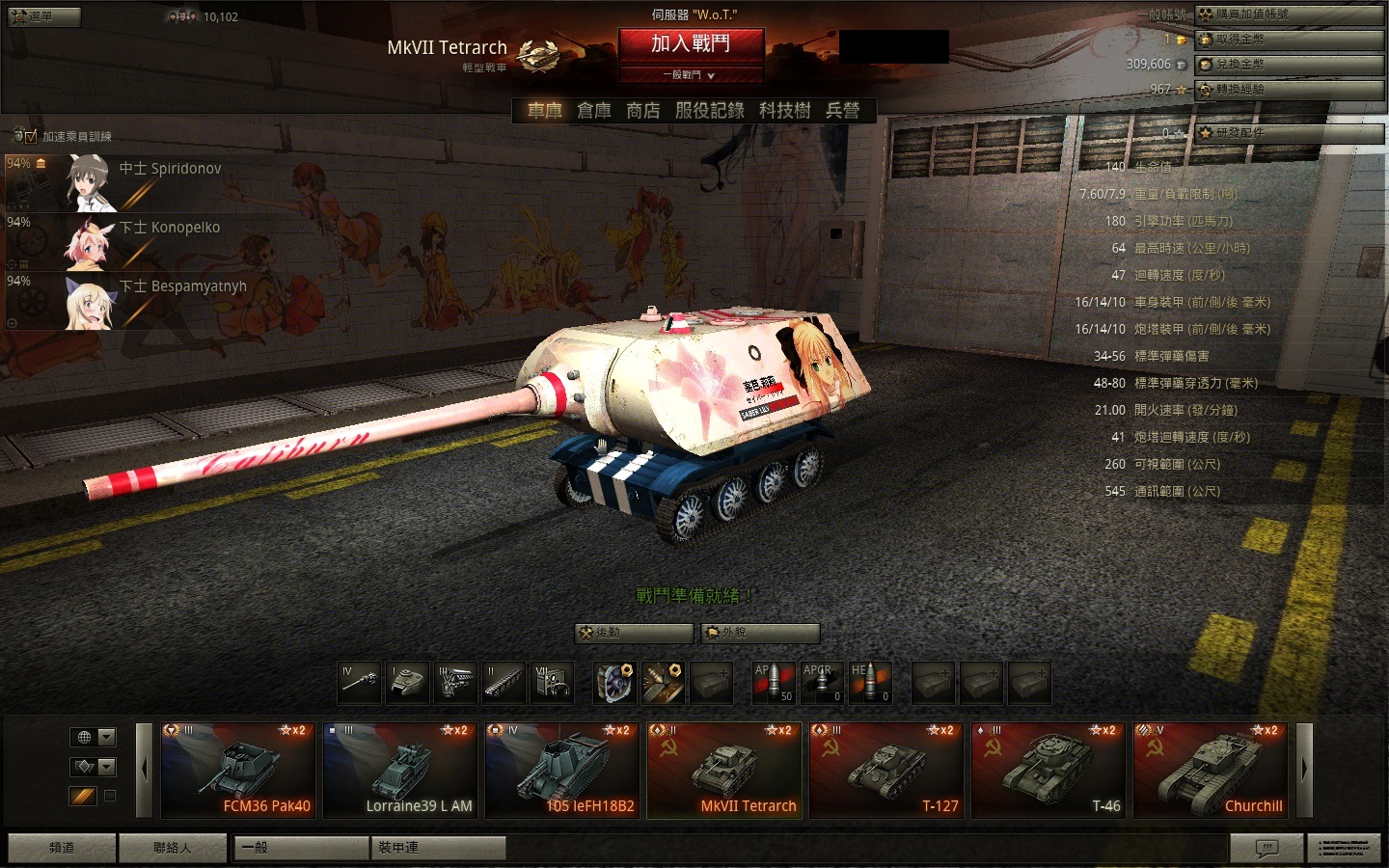Select the FCM36 Pak40 tank thumbnail
Screen dimensions: 1389x868
pyautogui.click(x=238, y=770)
